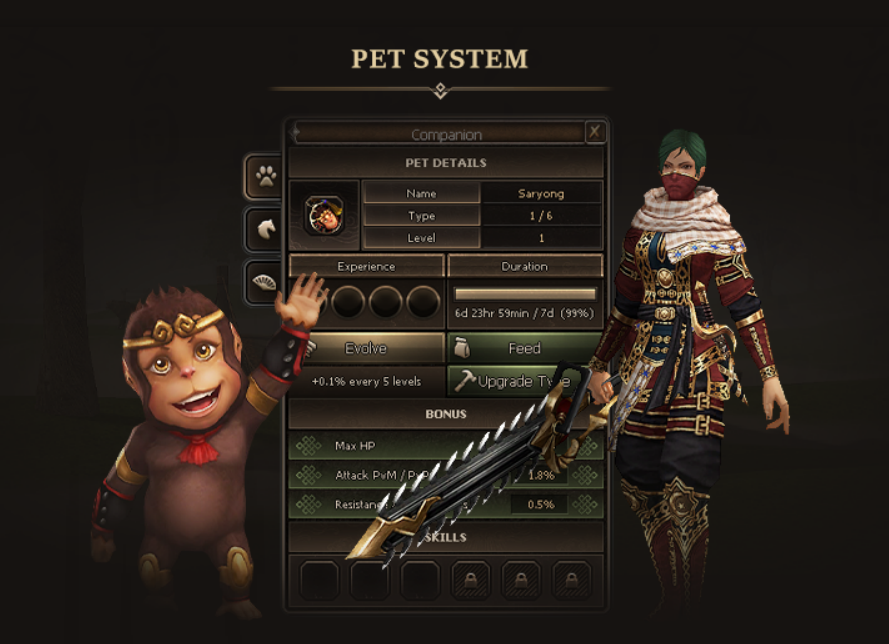
Task: Click the Evolve button
Action: (x=366, y=348)
